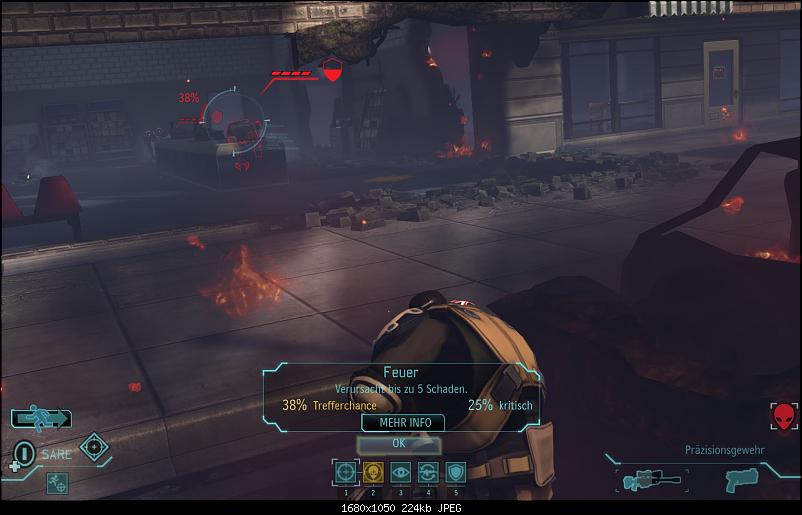Viewport: 802px width, 515px height.
Task: Activate the shield Hunker Down ability
Action: tap(455, 472)
